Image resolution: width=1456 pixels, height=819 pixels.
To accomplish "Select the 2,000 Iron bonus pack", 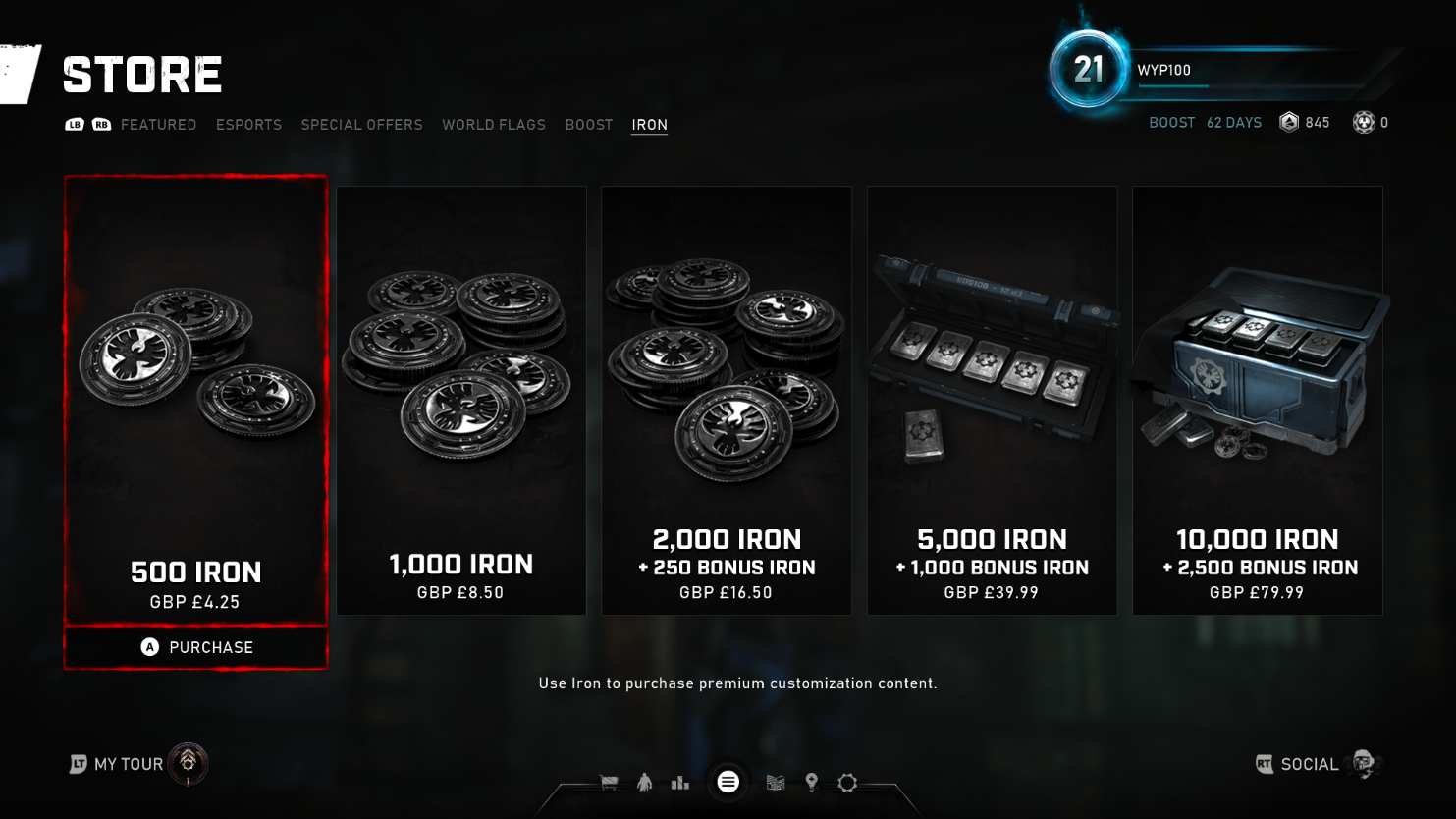I will pos(727,400).
